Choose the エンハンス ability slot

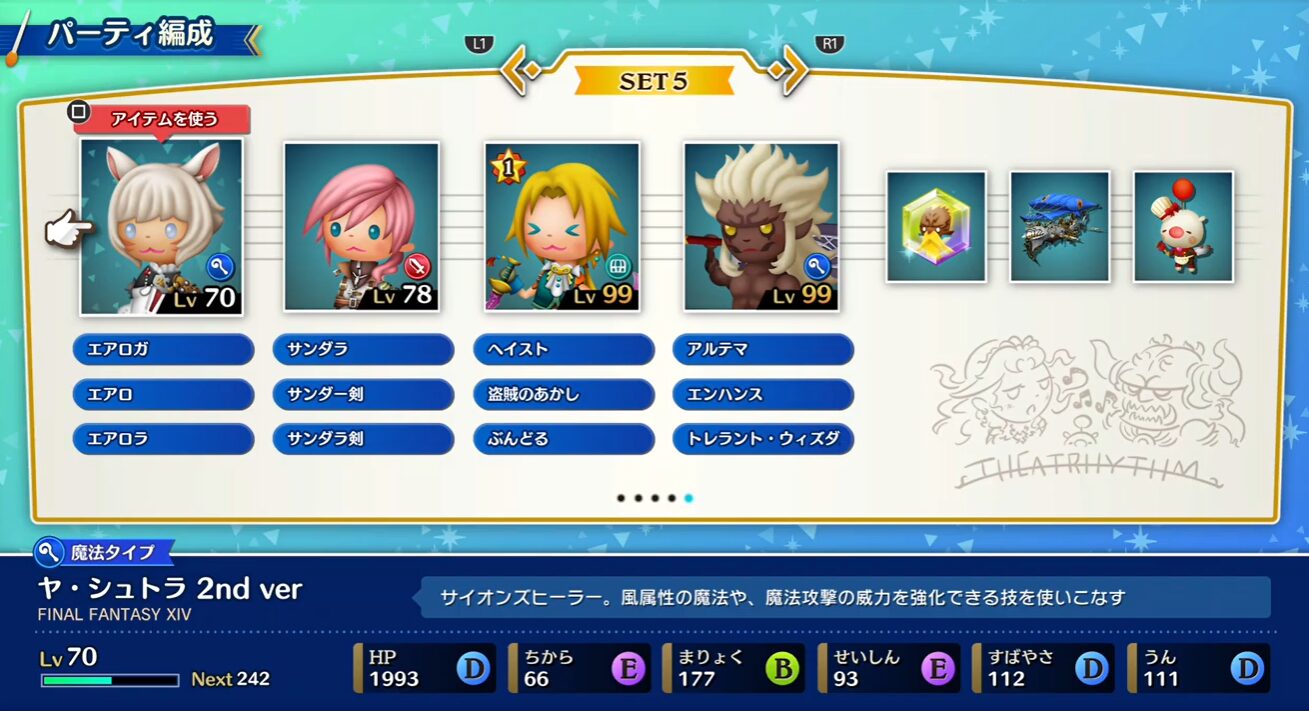[x=763, y=394]
